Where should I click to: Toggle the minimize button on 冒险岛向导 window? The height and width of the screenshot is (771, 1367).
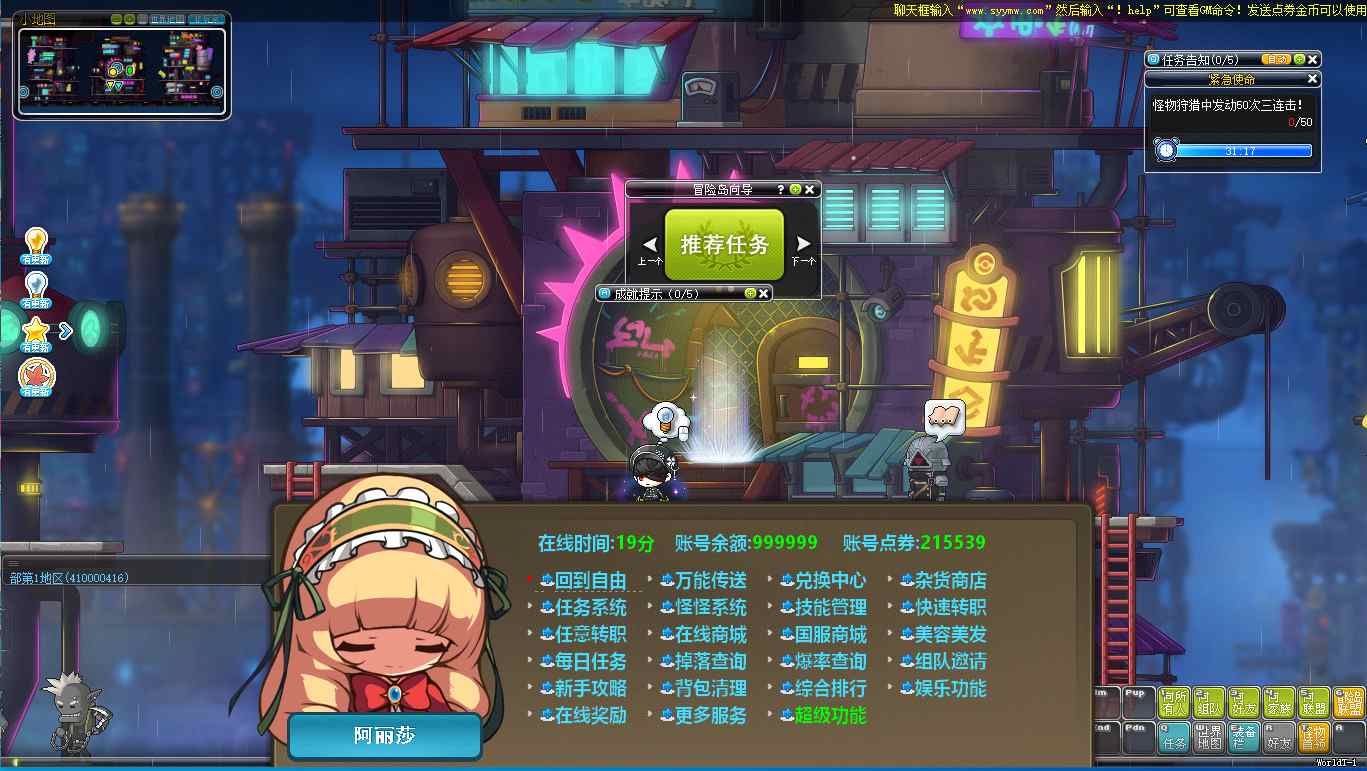pyautogui.click(x=795, y=189)
